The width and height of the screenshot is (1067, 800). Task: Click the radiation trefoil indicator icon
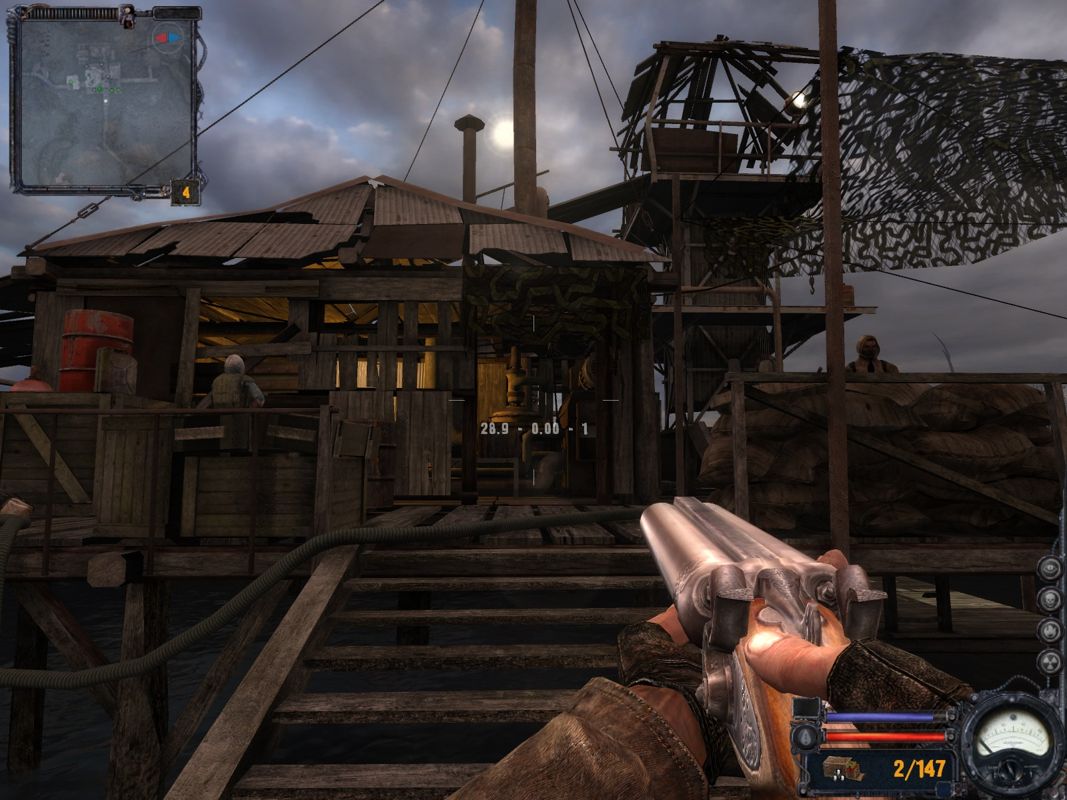click(1050, 661)
